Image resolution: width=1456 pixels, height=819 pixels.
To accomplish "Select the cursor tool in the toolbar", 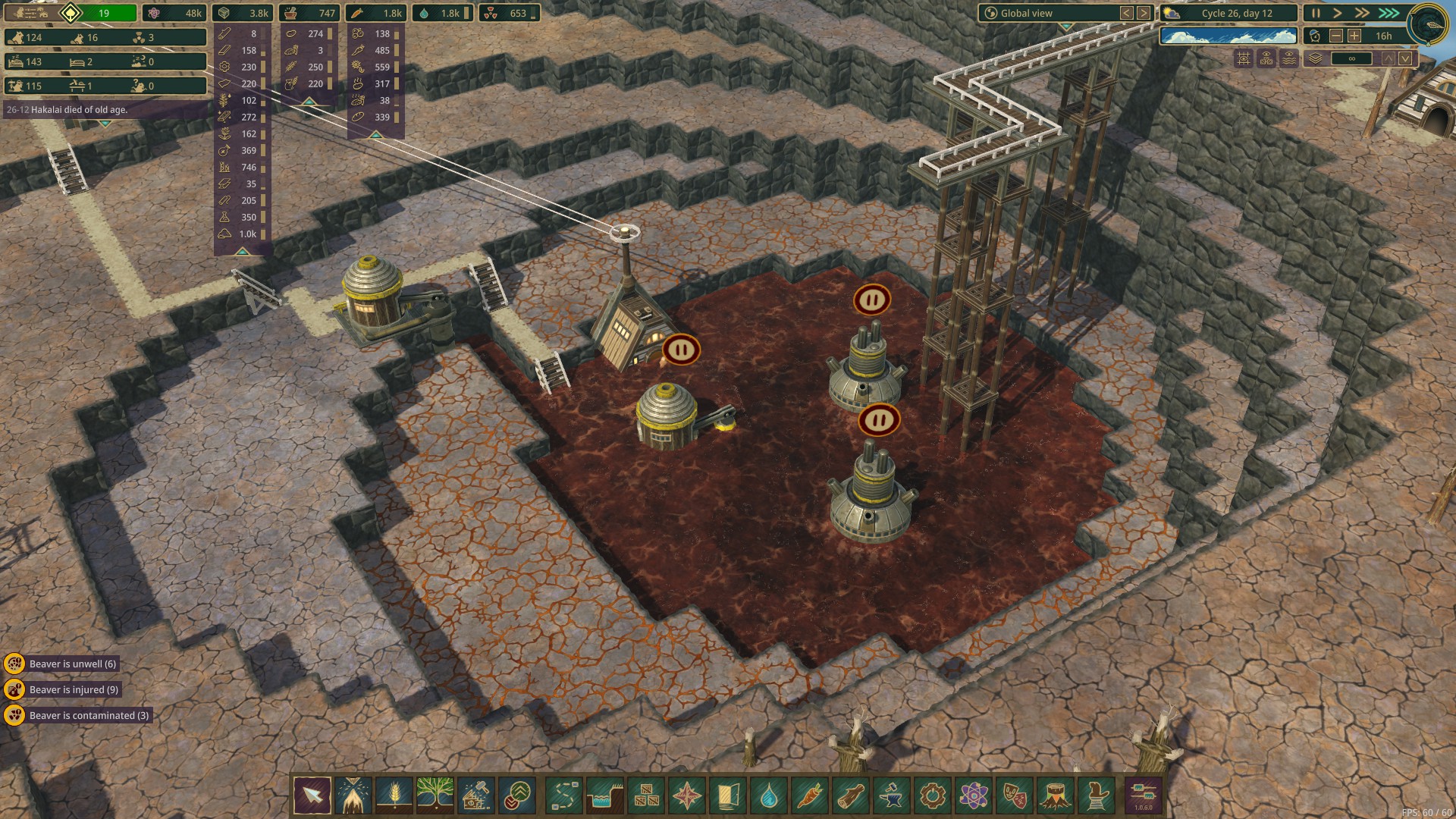I will 312,796.
